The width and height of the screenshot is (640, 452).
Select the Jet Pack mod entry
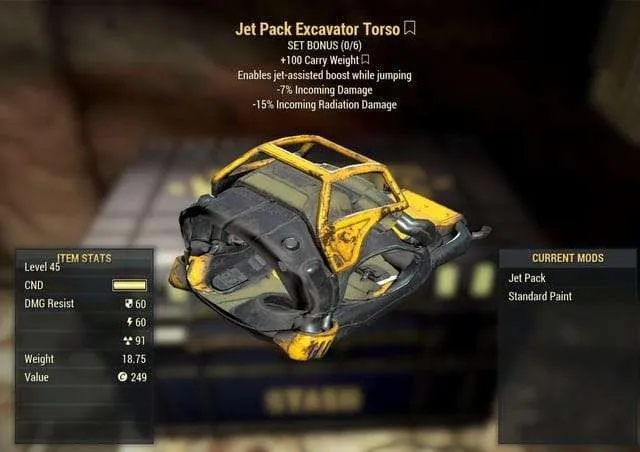click(528, 278)
